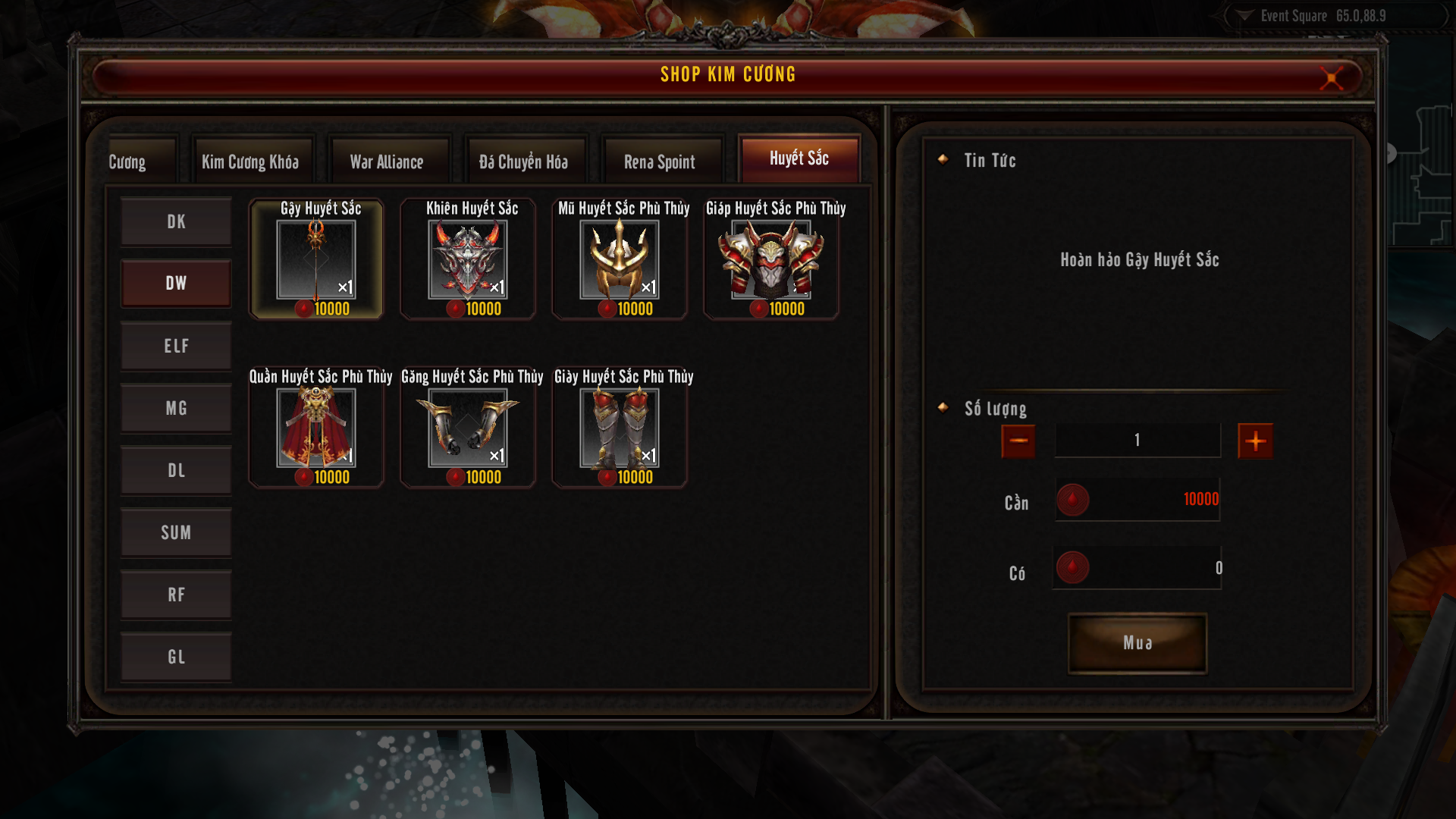Select the Giày Huyết Sắc Phù Thủy boots
This screenshot has width=1456, height=819.
click(620, 428)
